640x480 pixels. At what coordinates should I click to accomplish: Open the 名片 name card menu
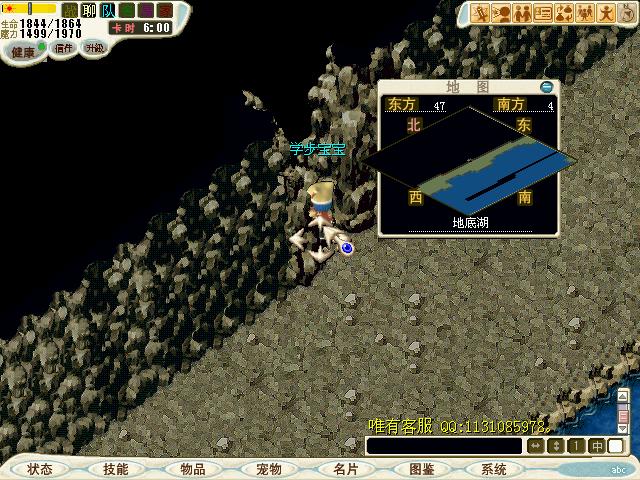[x=345, y=469]
